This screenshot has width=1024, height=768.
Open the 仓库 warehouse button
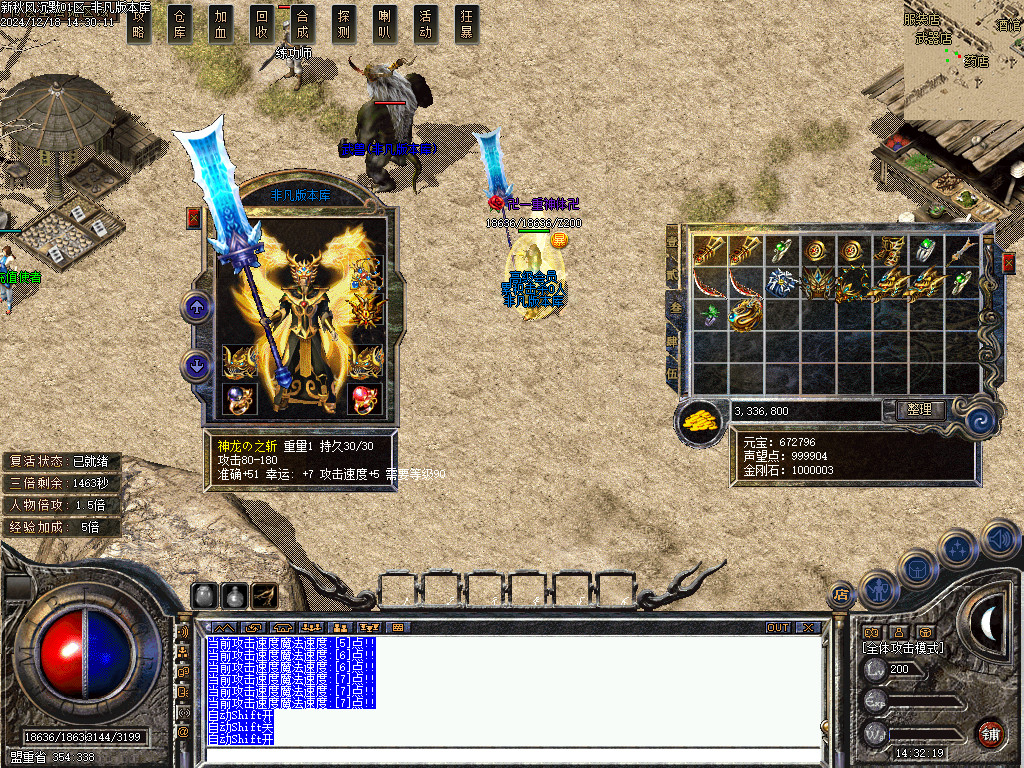pos(180,24)
